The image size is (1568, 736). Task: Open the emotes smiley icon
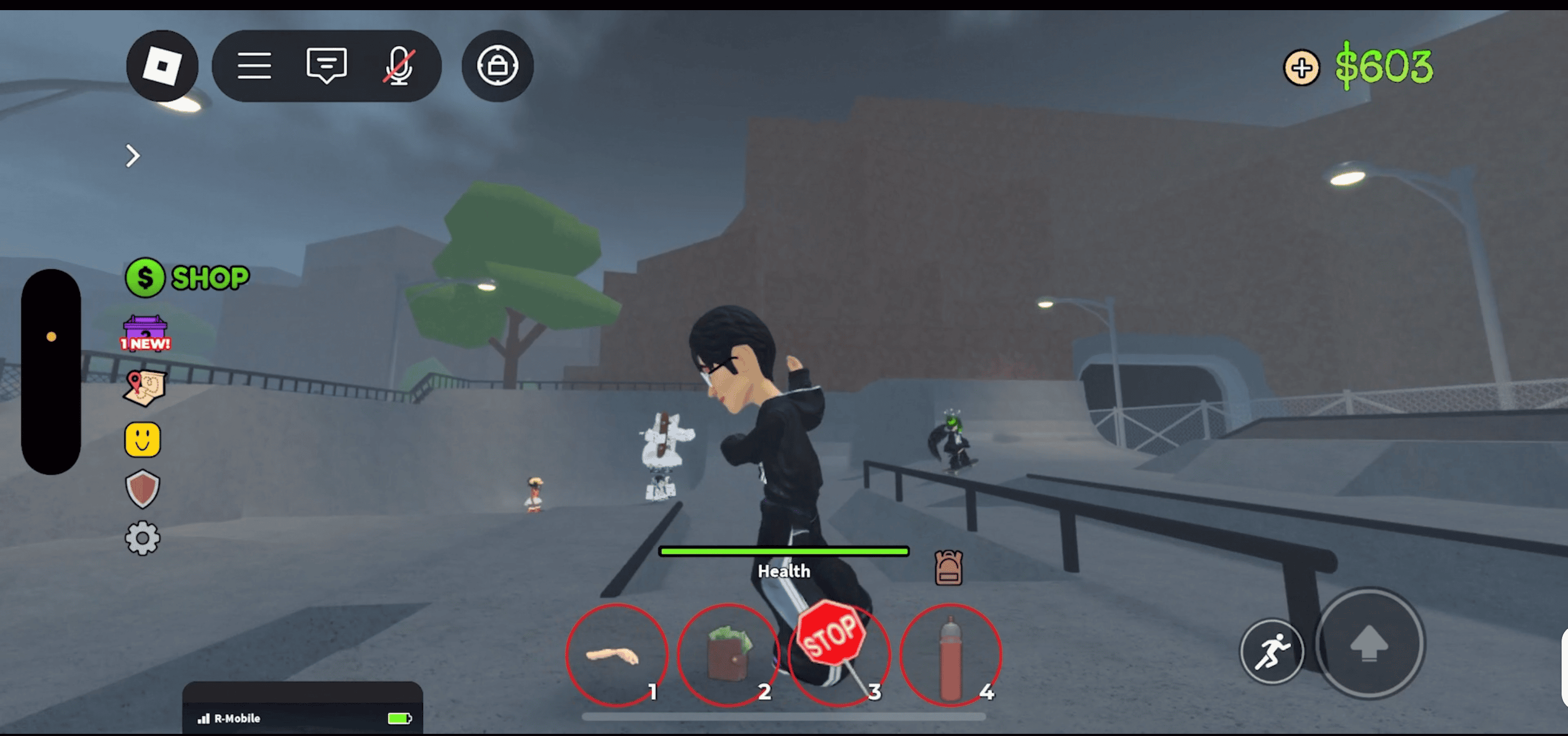[143, 439]
